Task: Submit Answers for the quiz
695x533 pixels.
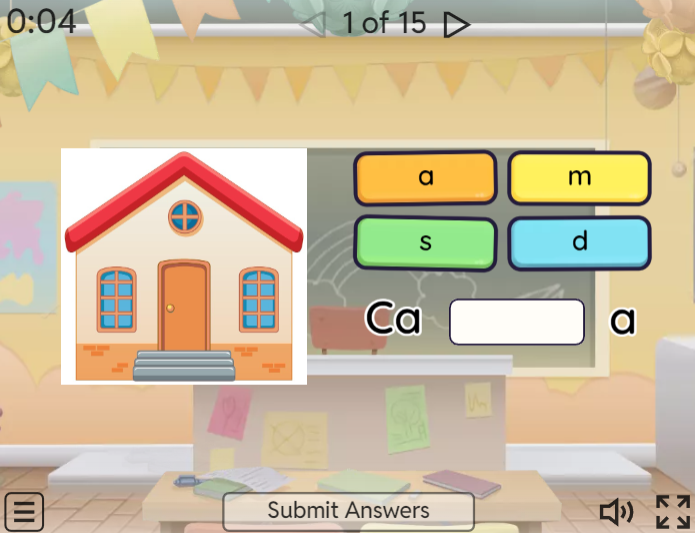Action: 348,511
